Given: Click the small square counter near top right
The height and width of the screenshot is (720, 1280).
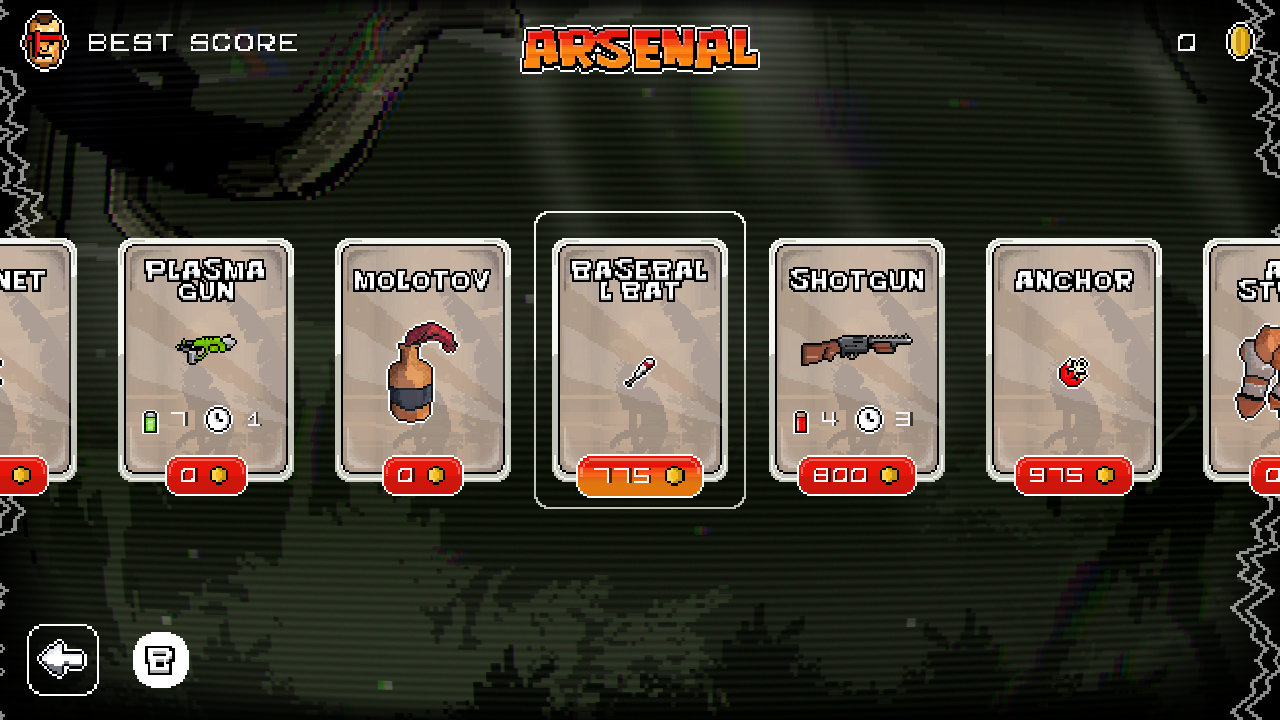Looking at the screenshot, I should pos(1185,42).
